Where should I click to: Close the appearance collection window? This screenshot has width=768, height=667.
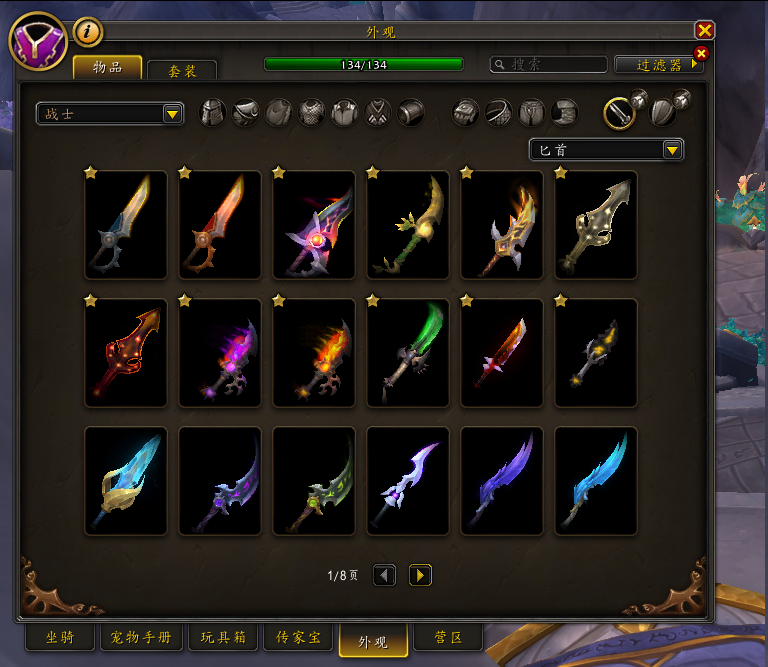[705, 31]
